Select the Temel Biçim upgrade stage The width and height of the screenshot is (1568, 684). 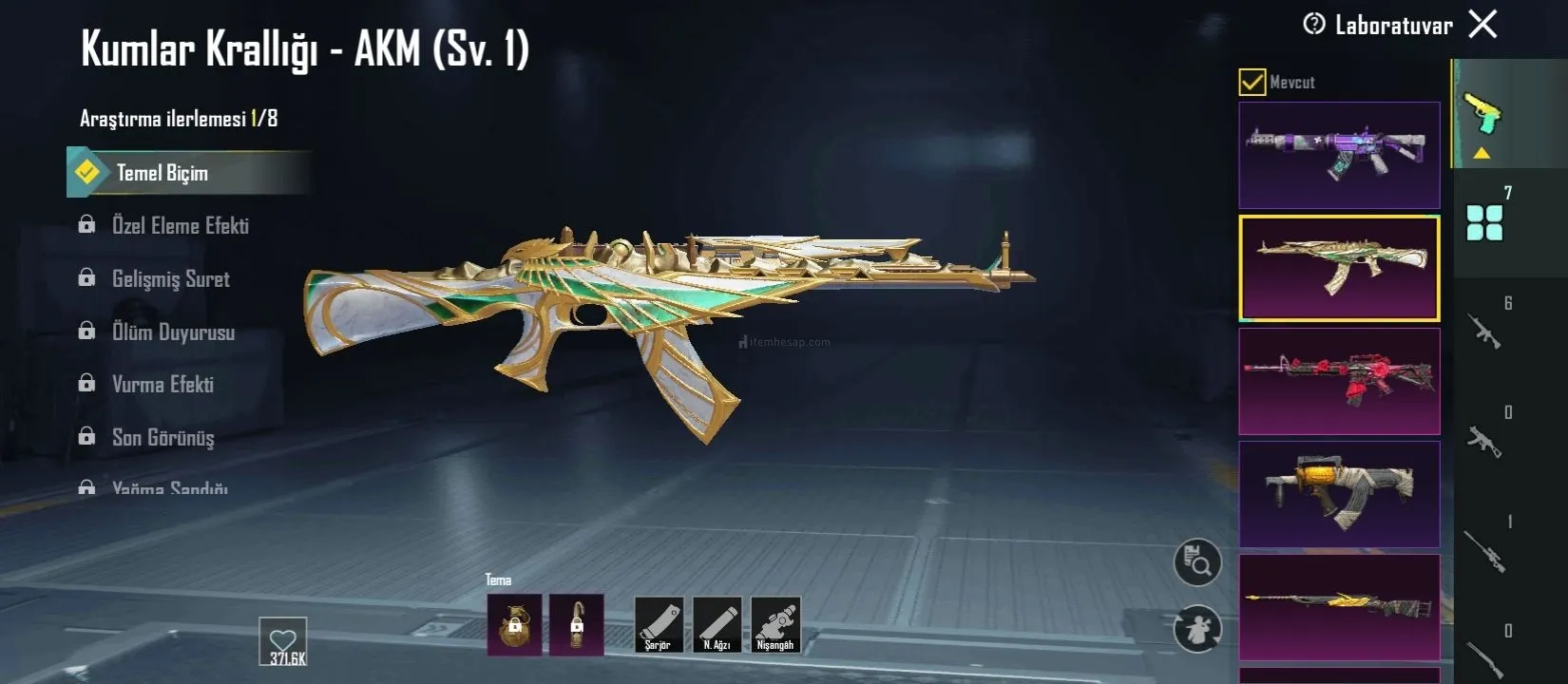point(162,173)
